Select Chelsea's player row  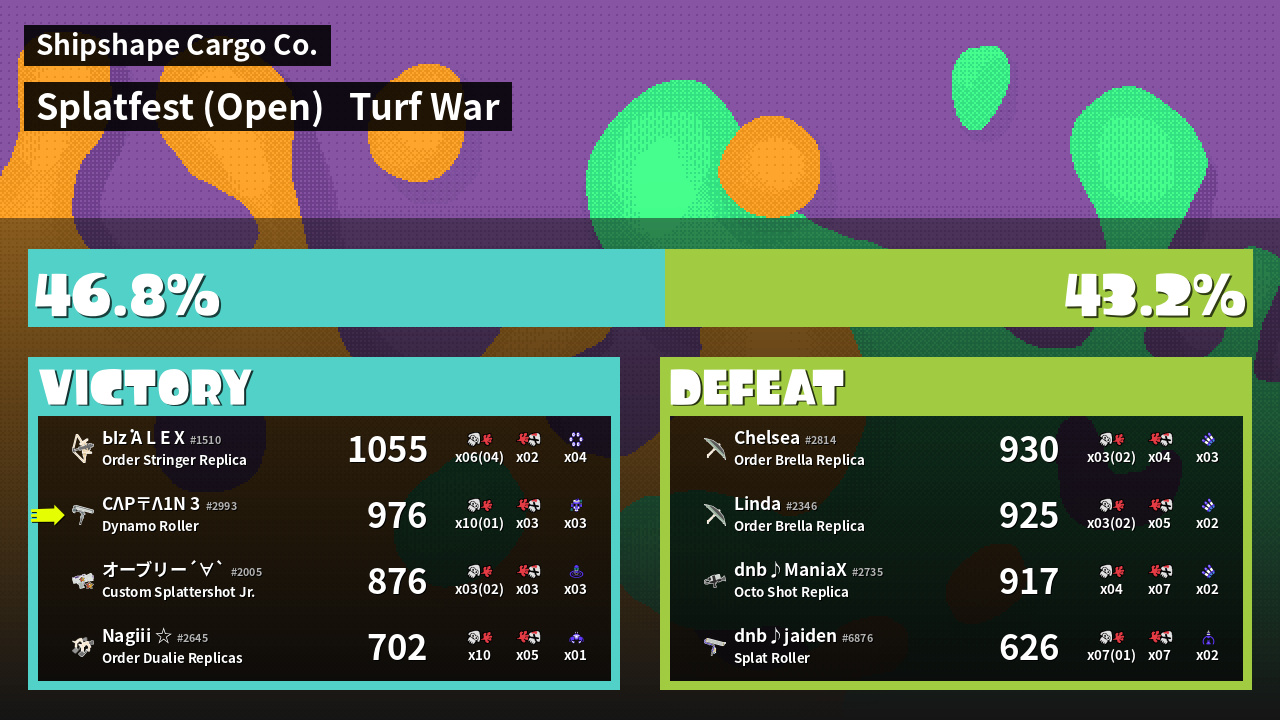tap(956, 449)
